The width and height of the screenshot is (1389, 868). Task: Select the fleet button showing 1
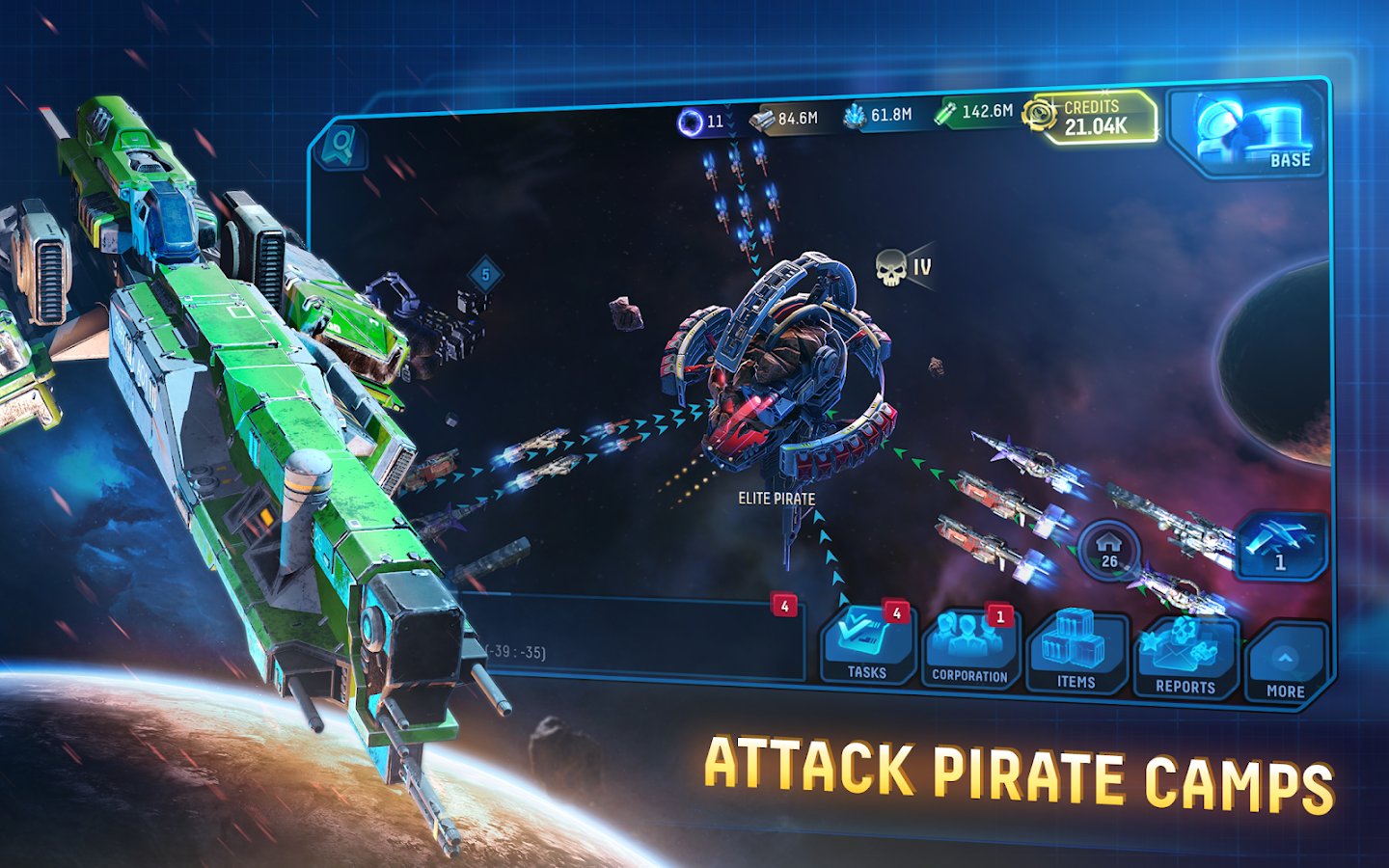pyautogui.click(x=1279, y=547)
